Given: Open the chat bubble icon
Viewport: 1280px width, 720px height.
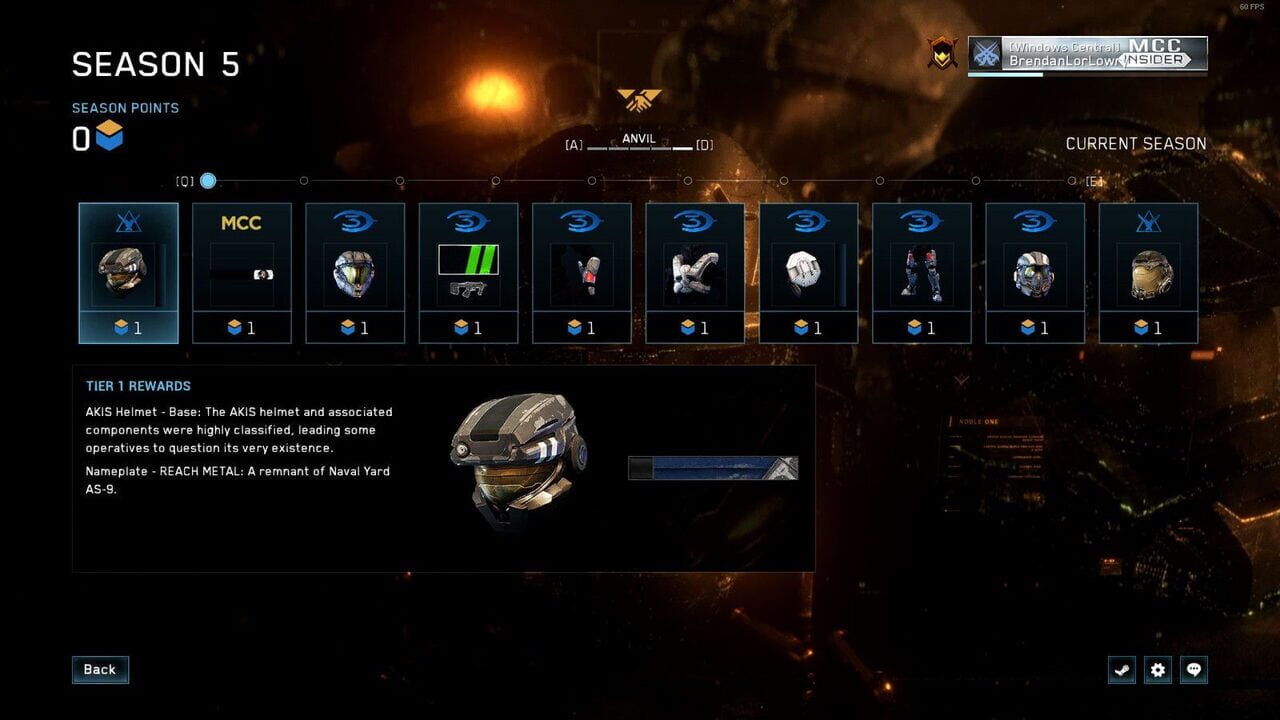Looking at the screenshot, I should [x=1194, y=670].
